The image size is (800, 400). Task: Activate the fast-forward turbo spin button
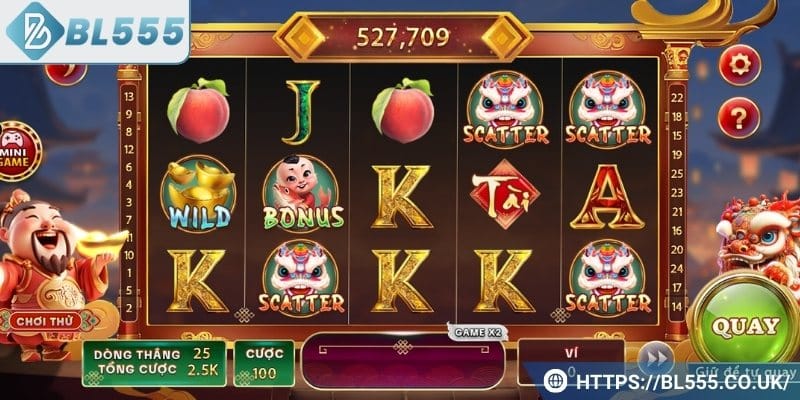[x=655, y=358]
